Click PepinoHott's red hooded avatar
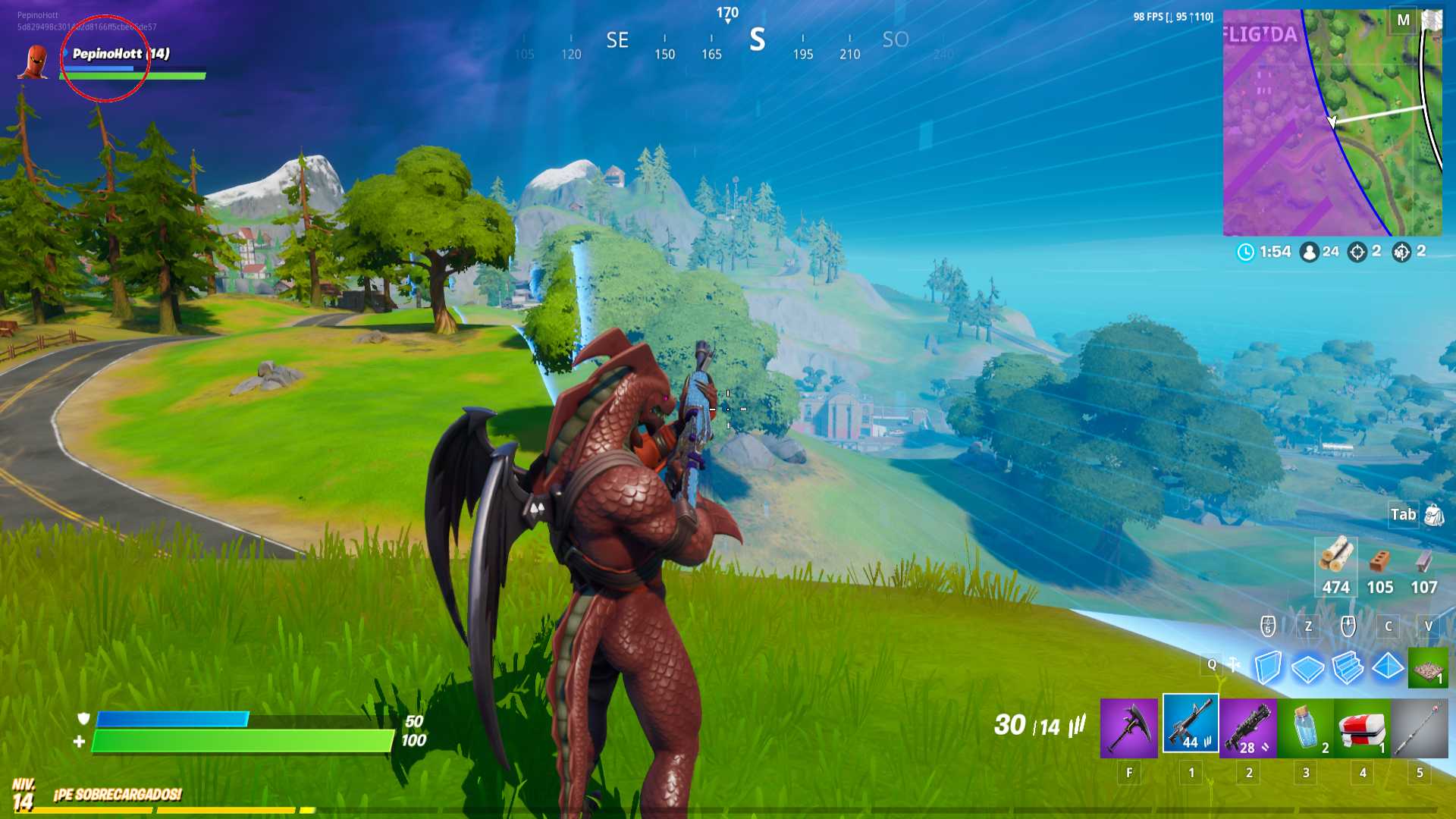The height and width of the screenshot is (819, 1456). pyautogui.click(x=35, y=62)
